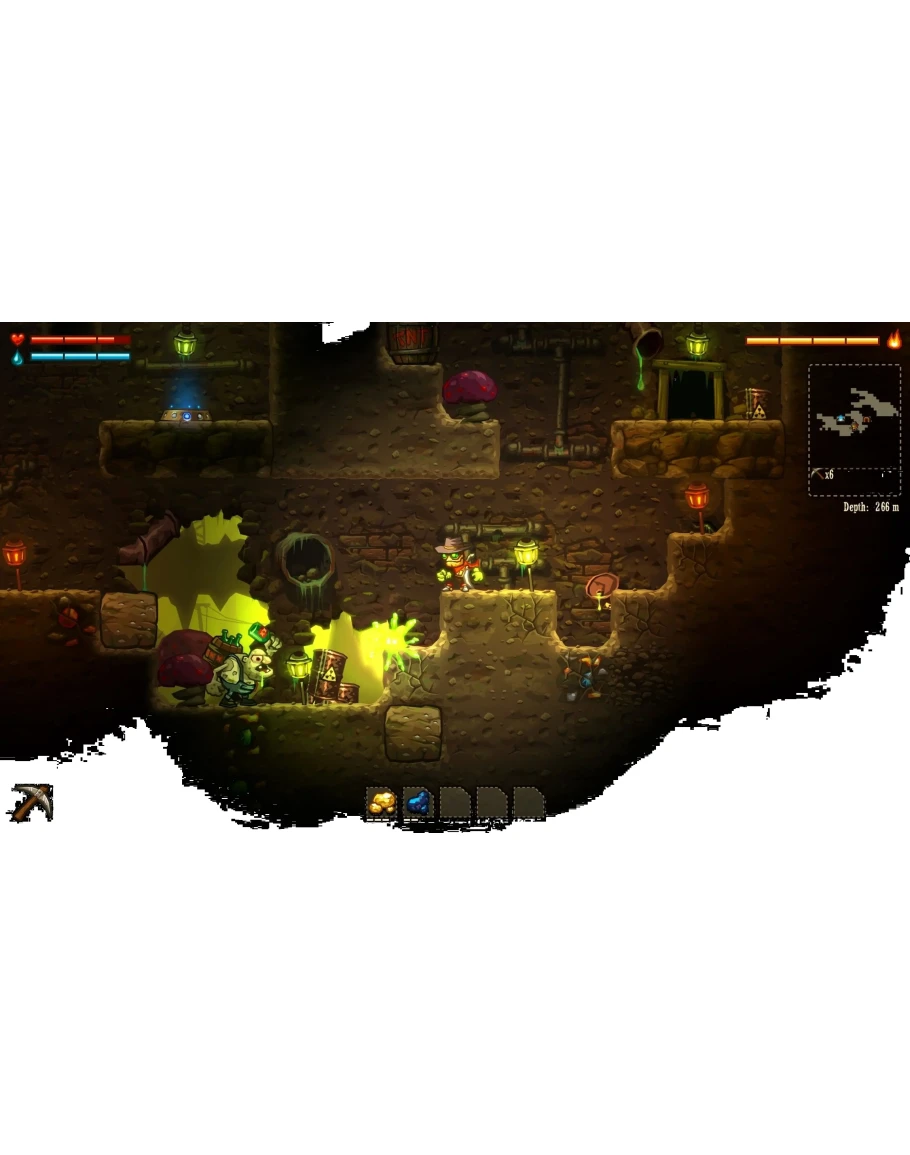This screenshot has width=910, height=1155.
Task: Select the blue gem inventory slot
Action: coord(418,802)
